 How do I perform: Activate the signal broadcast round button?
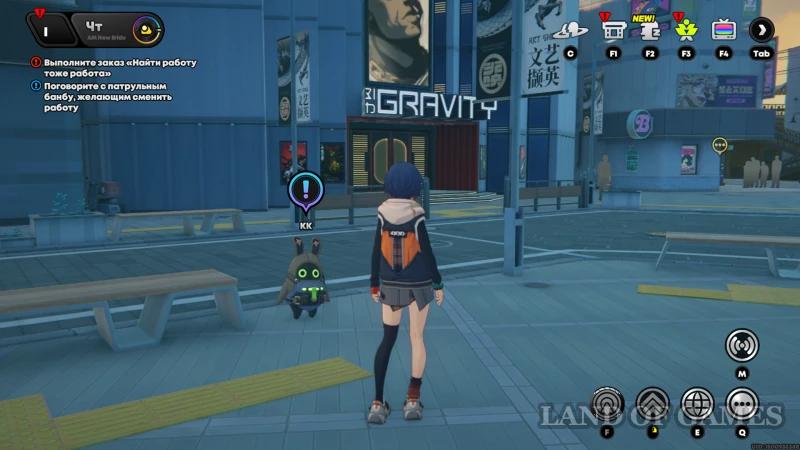click(x=742, y=345)
